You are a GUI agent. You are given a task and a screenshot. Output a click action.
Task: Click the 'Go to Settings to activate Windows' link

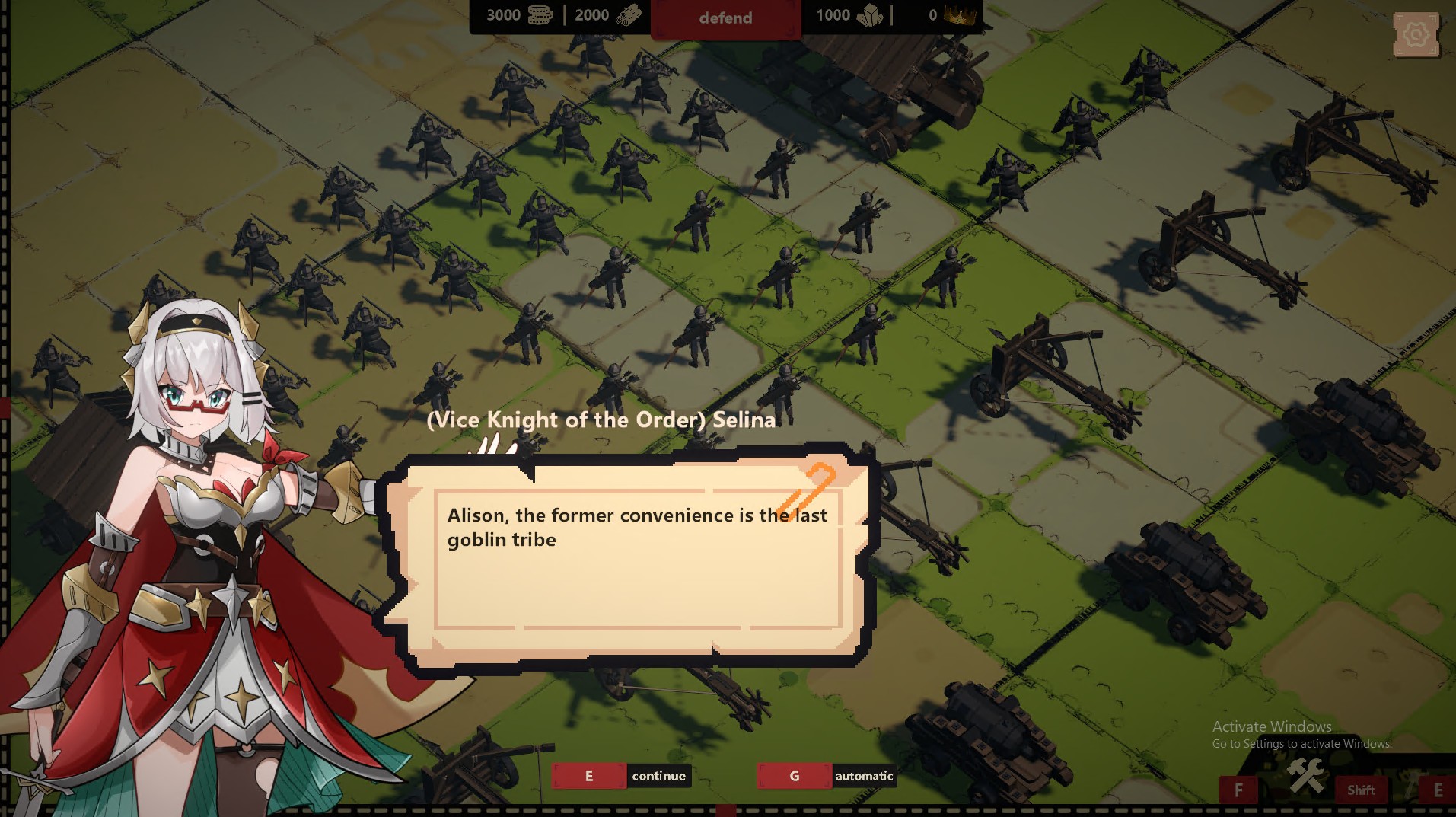[x=1301, y=744]
